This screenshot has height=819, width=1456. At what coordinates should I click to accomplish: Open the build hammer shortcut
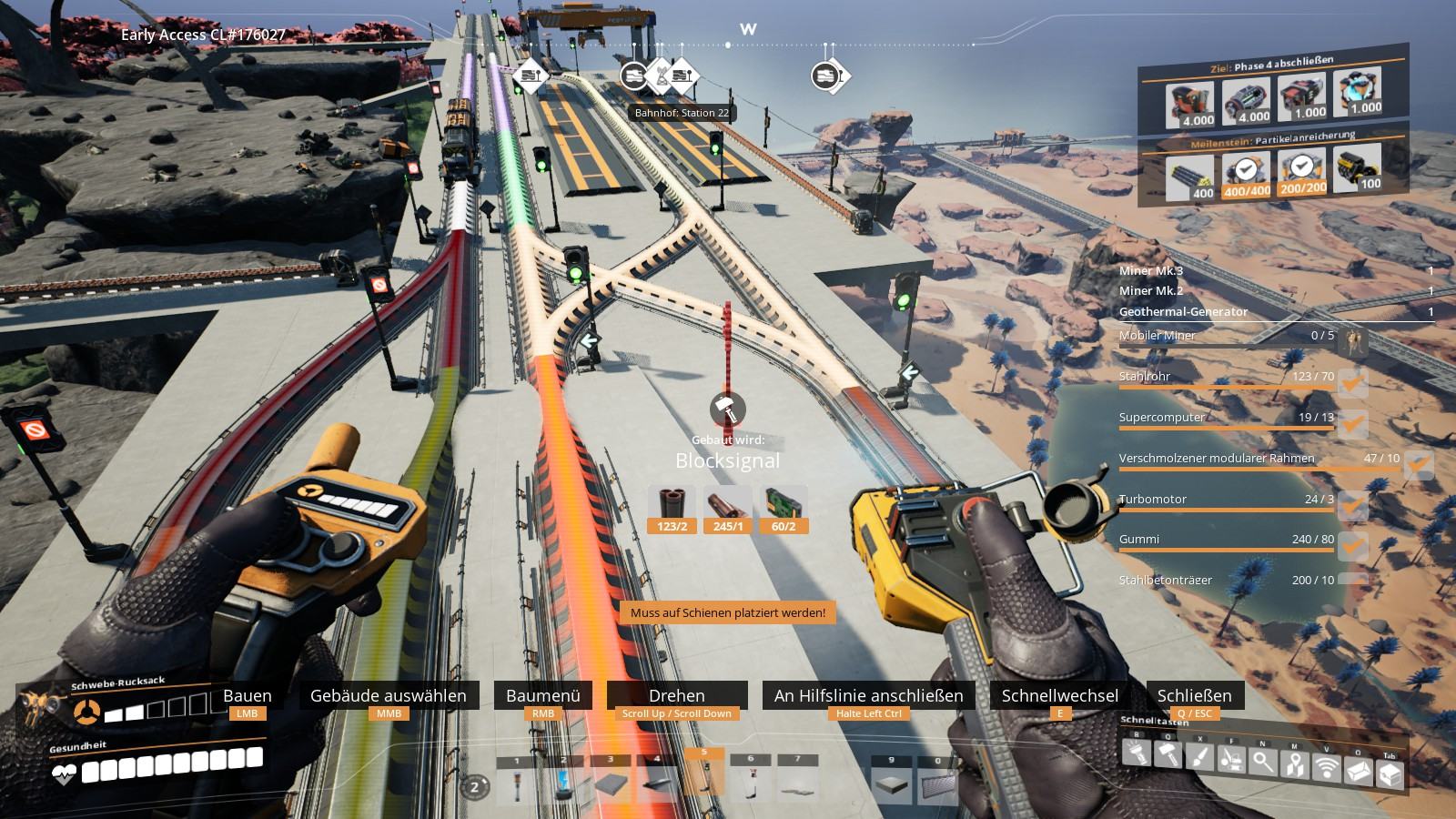1168,755
